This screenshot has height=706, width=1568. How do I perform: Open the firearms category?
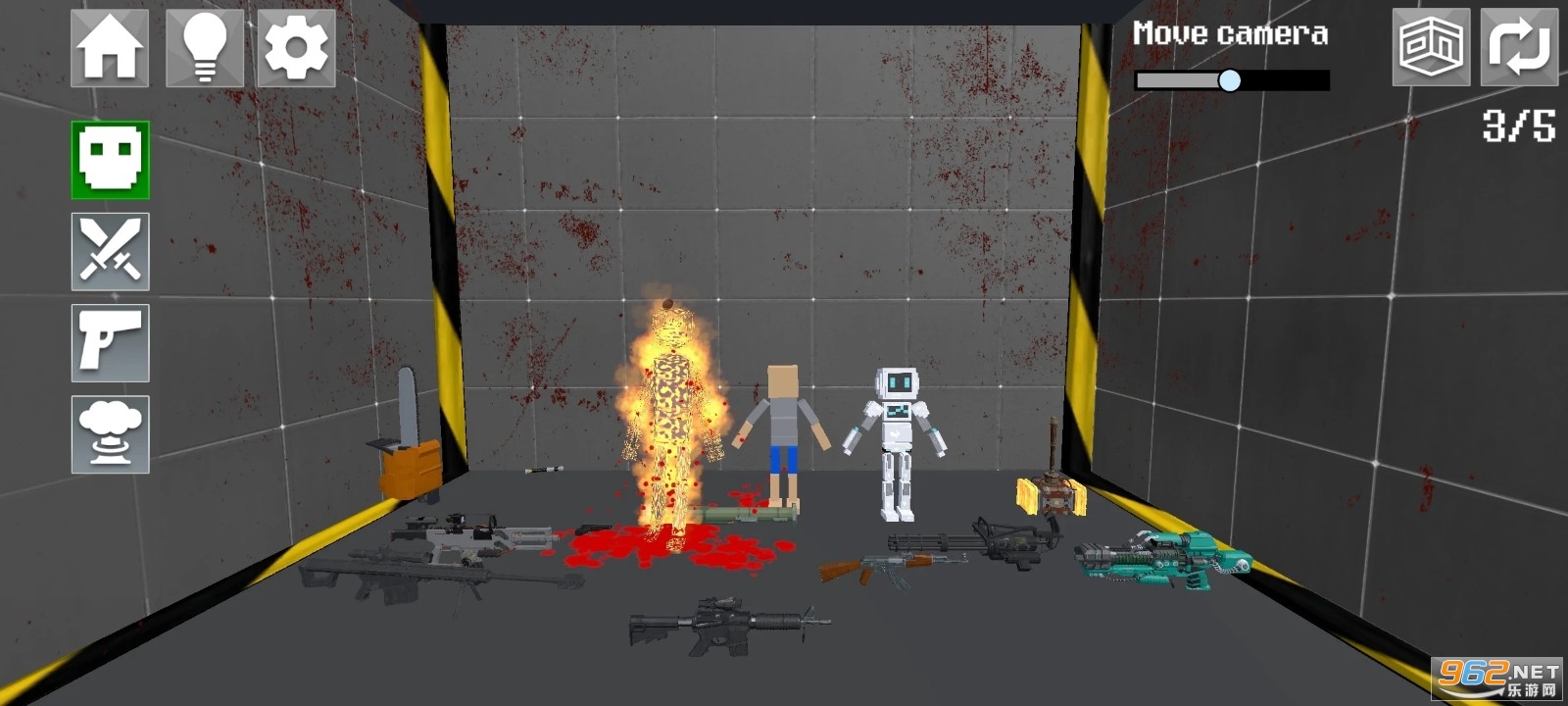pyautogui.click(x=109, y=343)
